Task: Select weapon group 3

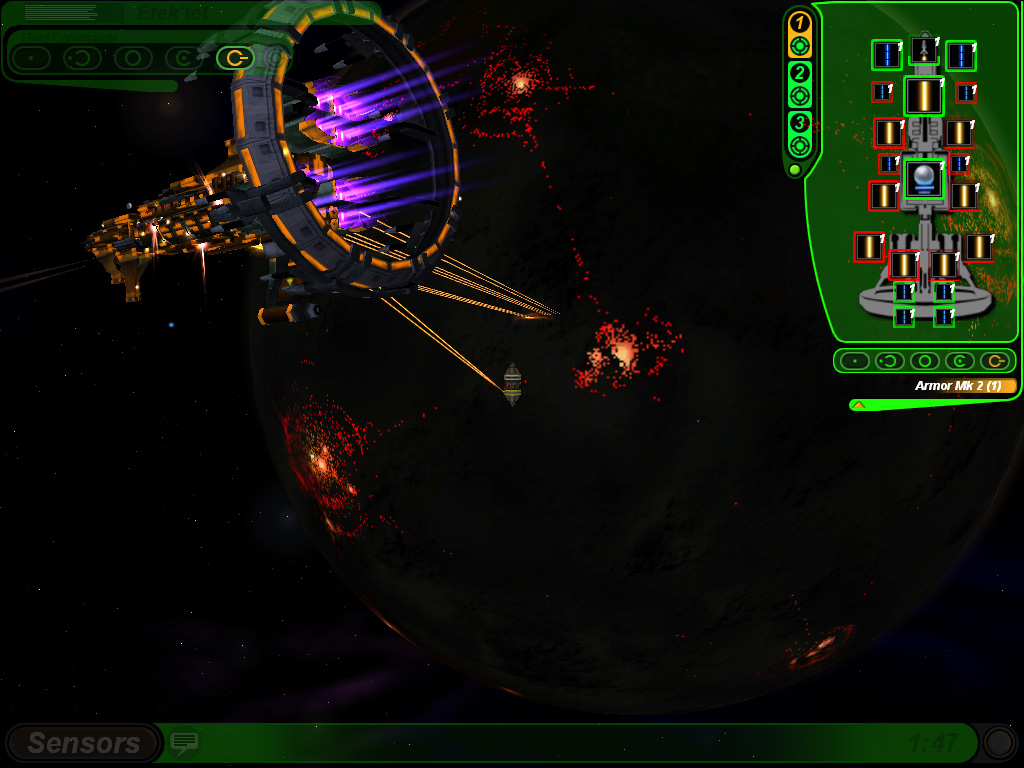Action: [799, 134]
